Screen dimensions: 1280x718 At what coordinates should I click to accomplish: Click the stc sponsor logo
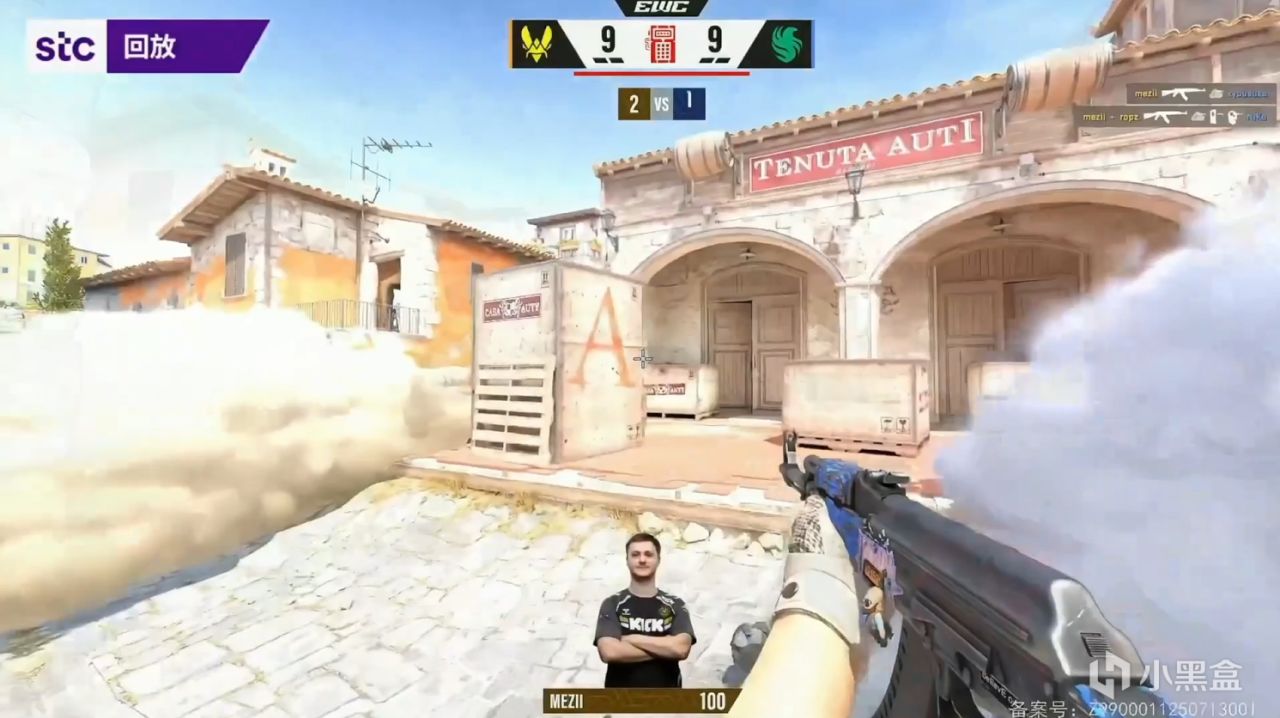(66, 47)
